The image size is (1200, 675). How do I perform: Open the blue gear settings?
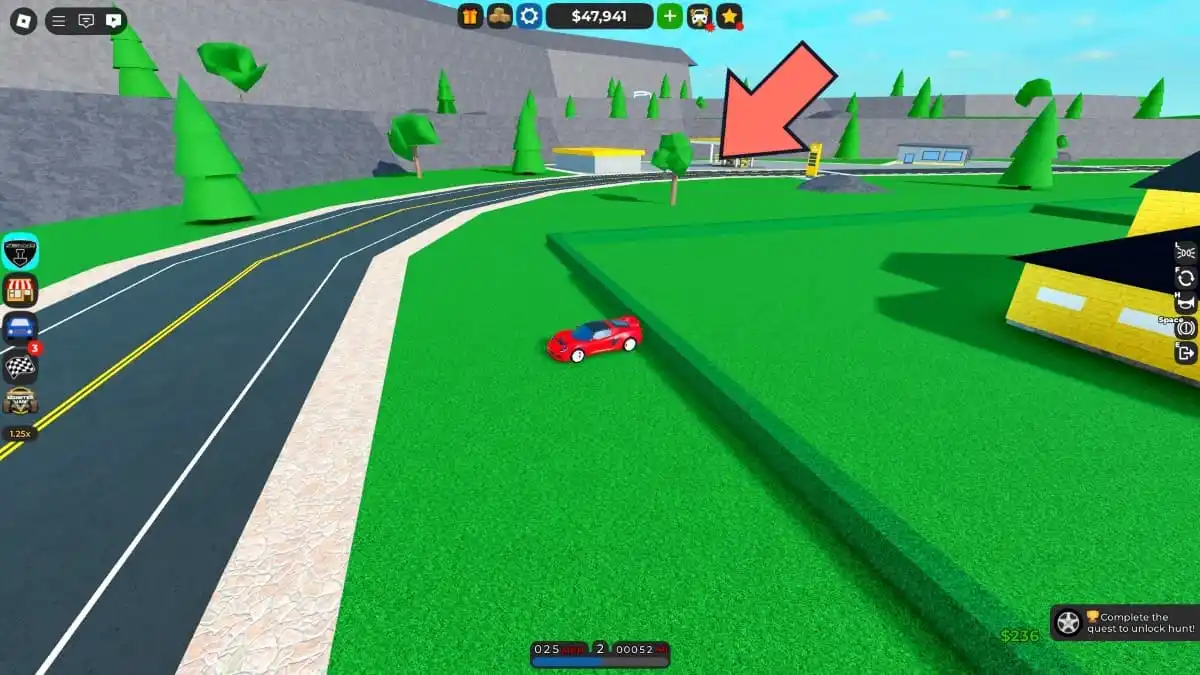[x=529, y=16]
